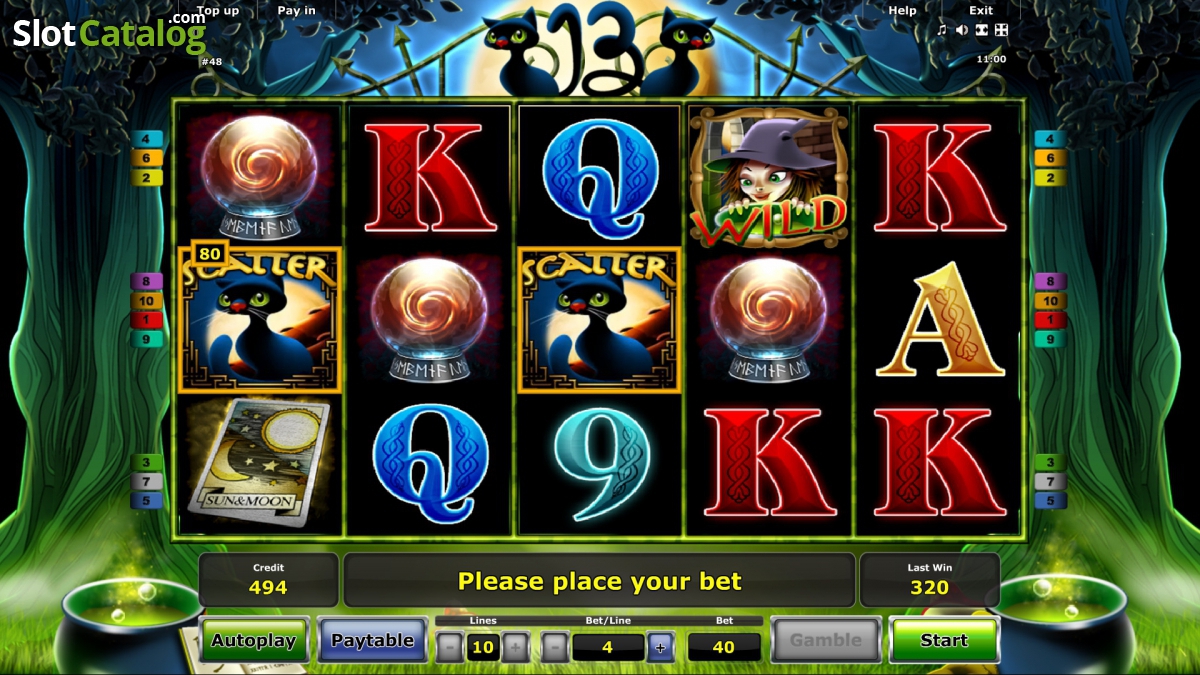Choose payline 10 marker on the right

(1050, 301)
